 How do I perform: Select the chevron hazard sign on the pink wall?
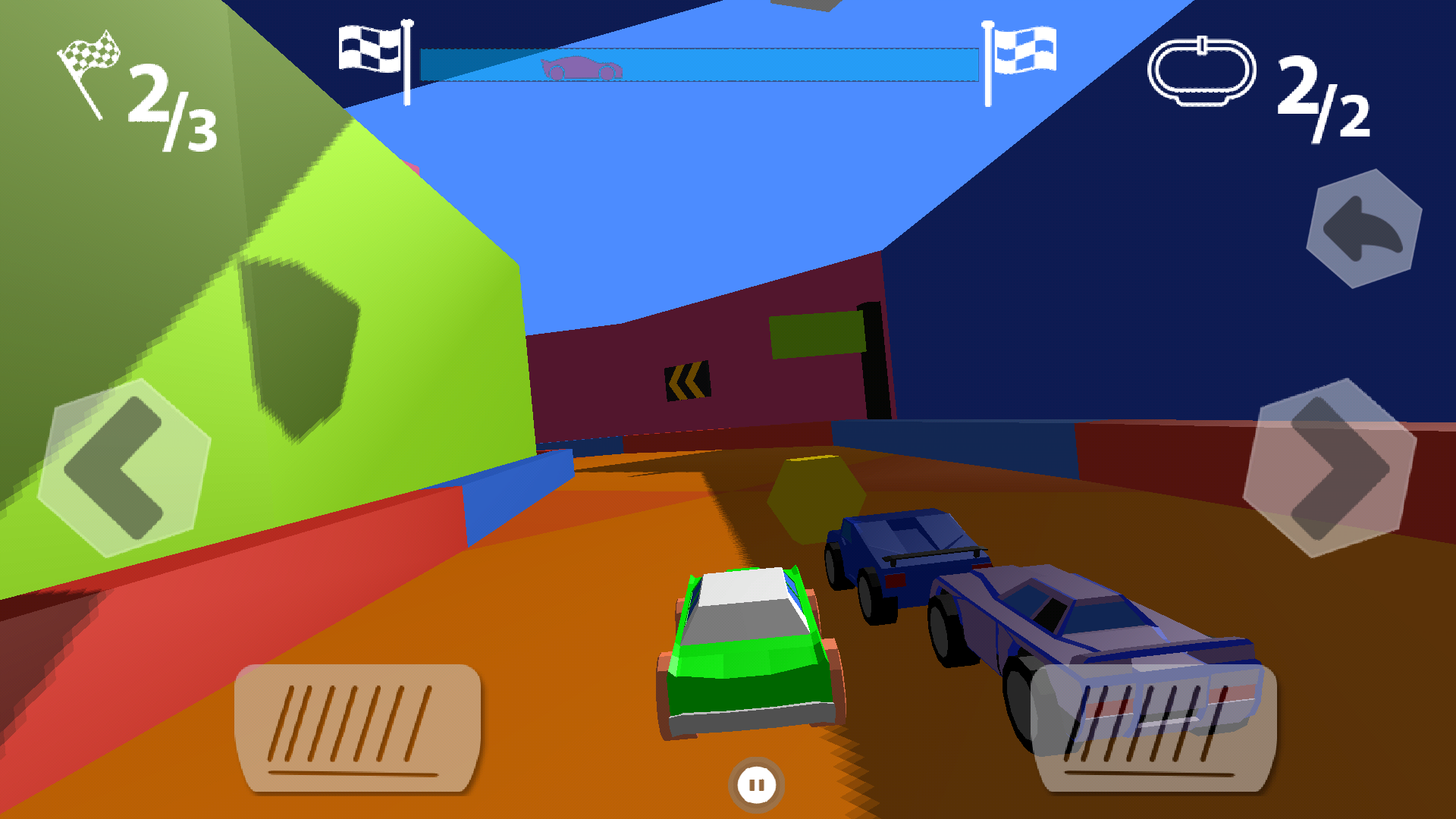pos(686,379)
